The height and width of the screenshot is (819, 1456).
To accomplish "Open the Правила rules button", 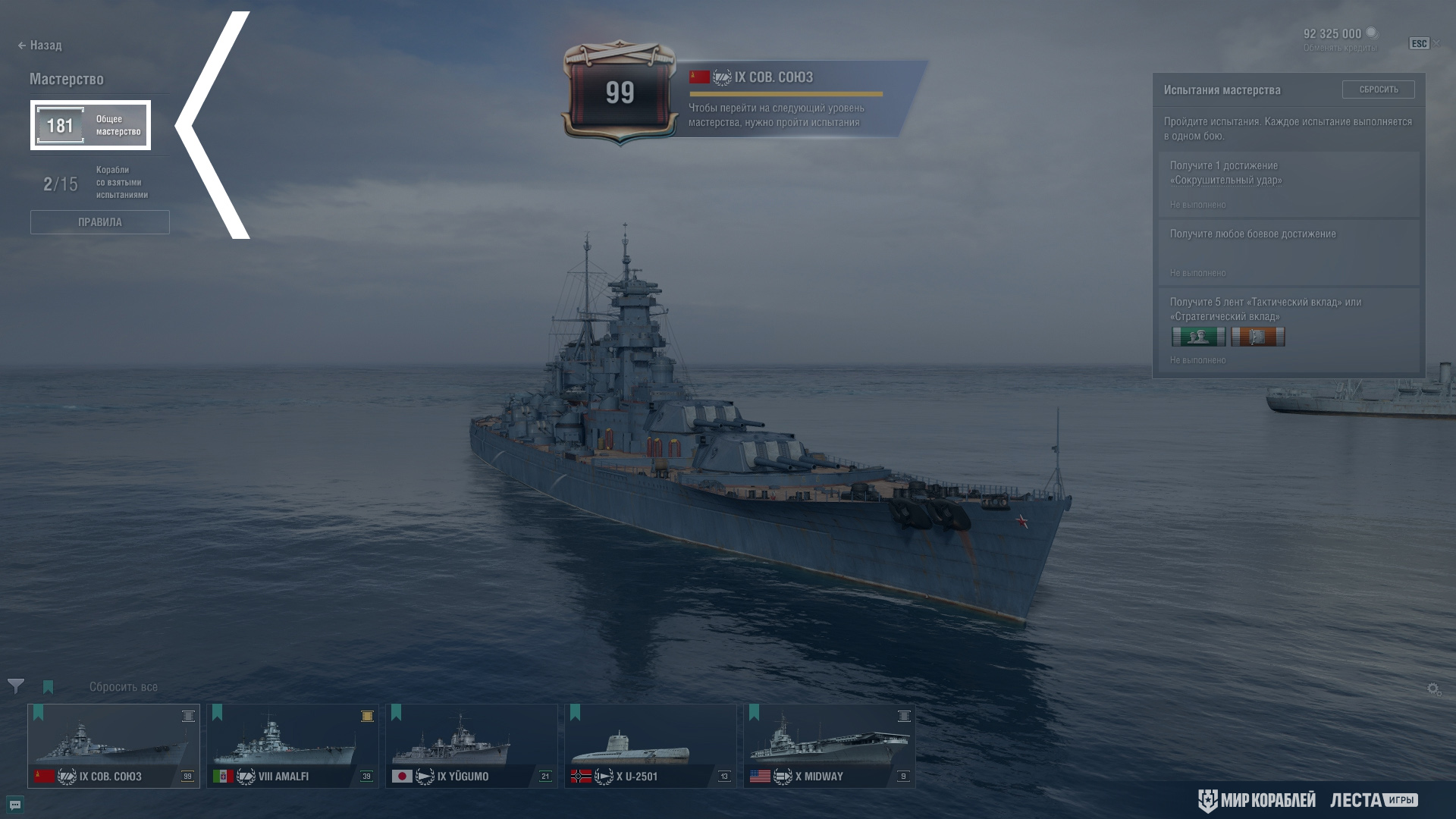I will (x=99, y=222).
